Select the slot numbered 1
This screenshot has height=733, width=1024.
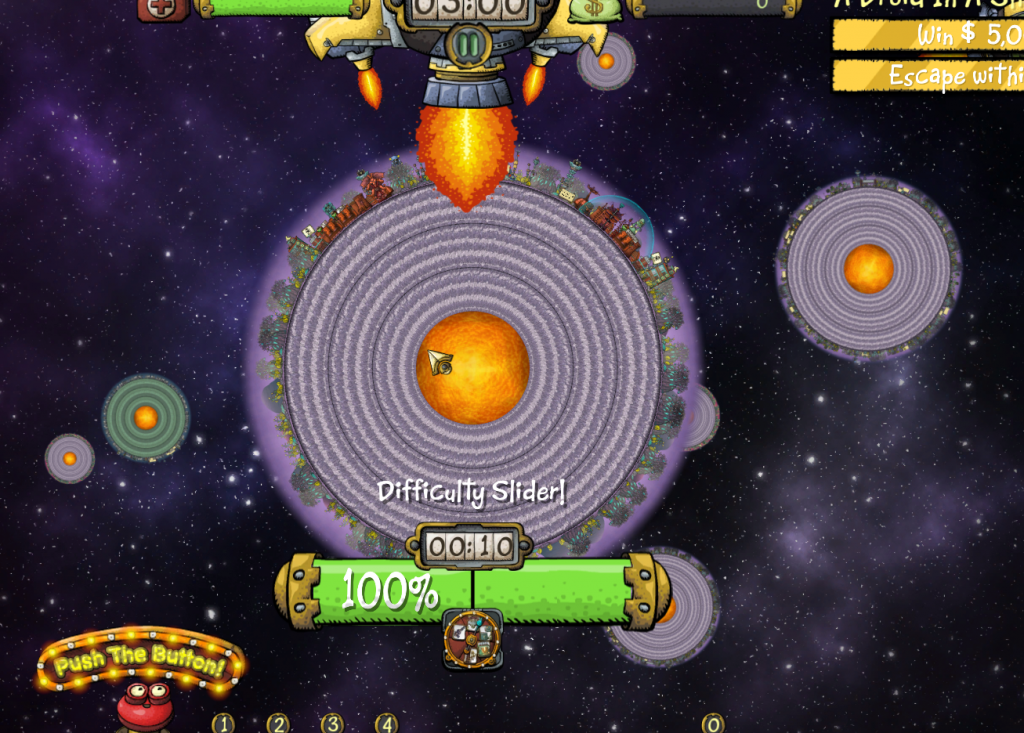[x=223, y=723]
